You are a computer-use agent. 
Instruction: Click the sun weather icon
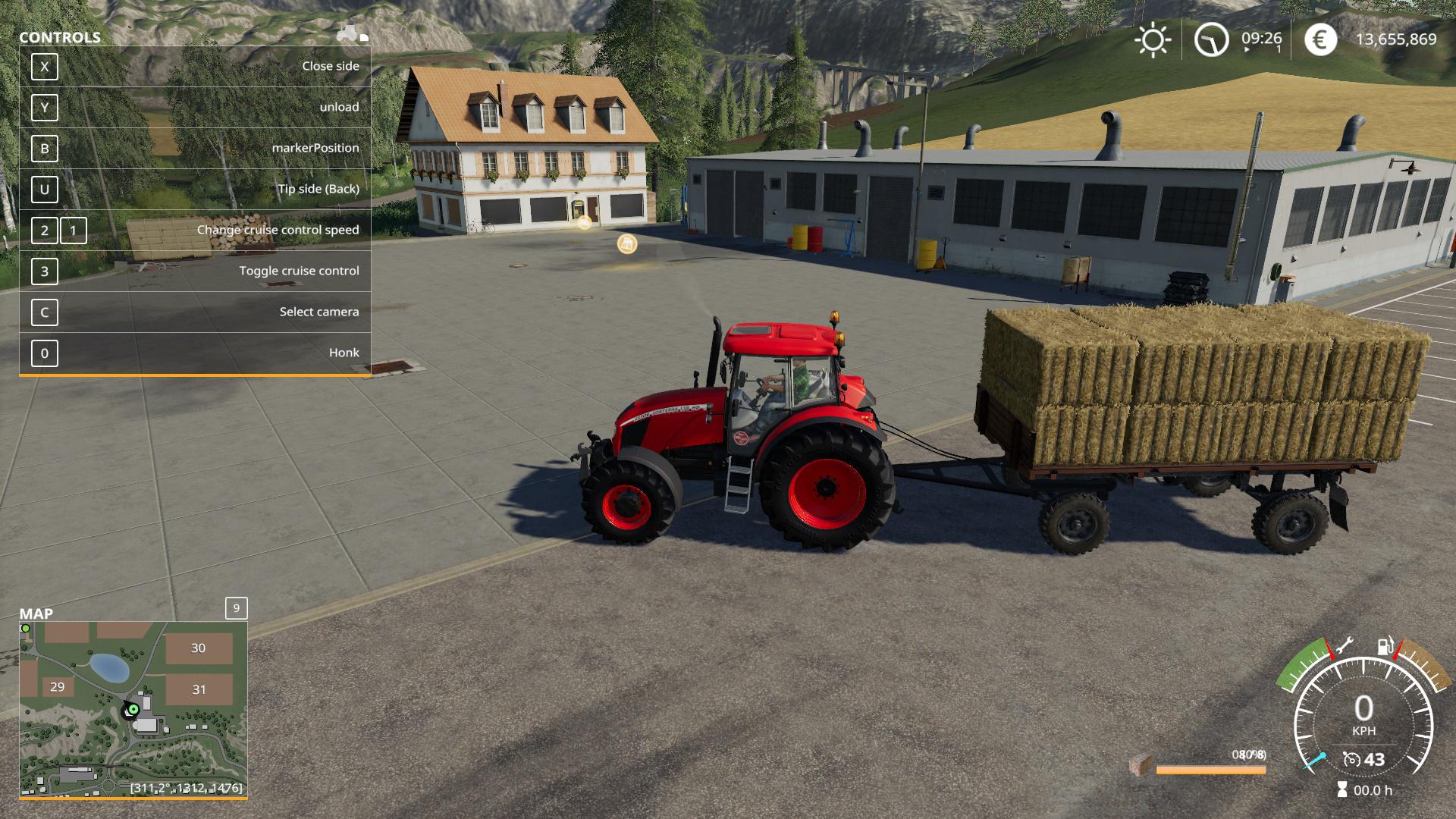1152,39
